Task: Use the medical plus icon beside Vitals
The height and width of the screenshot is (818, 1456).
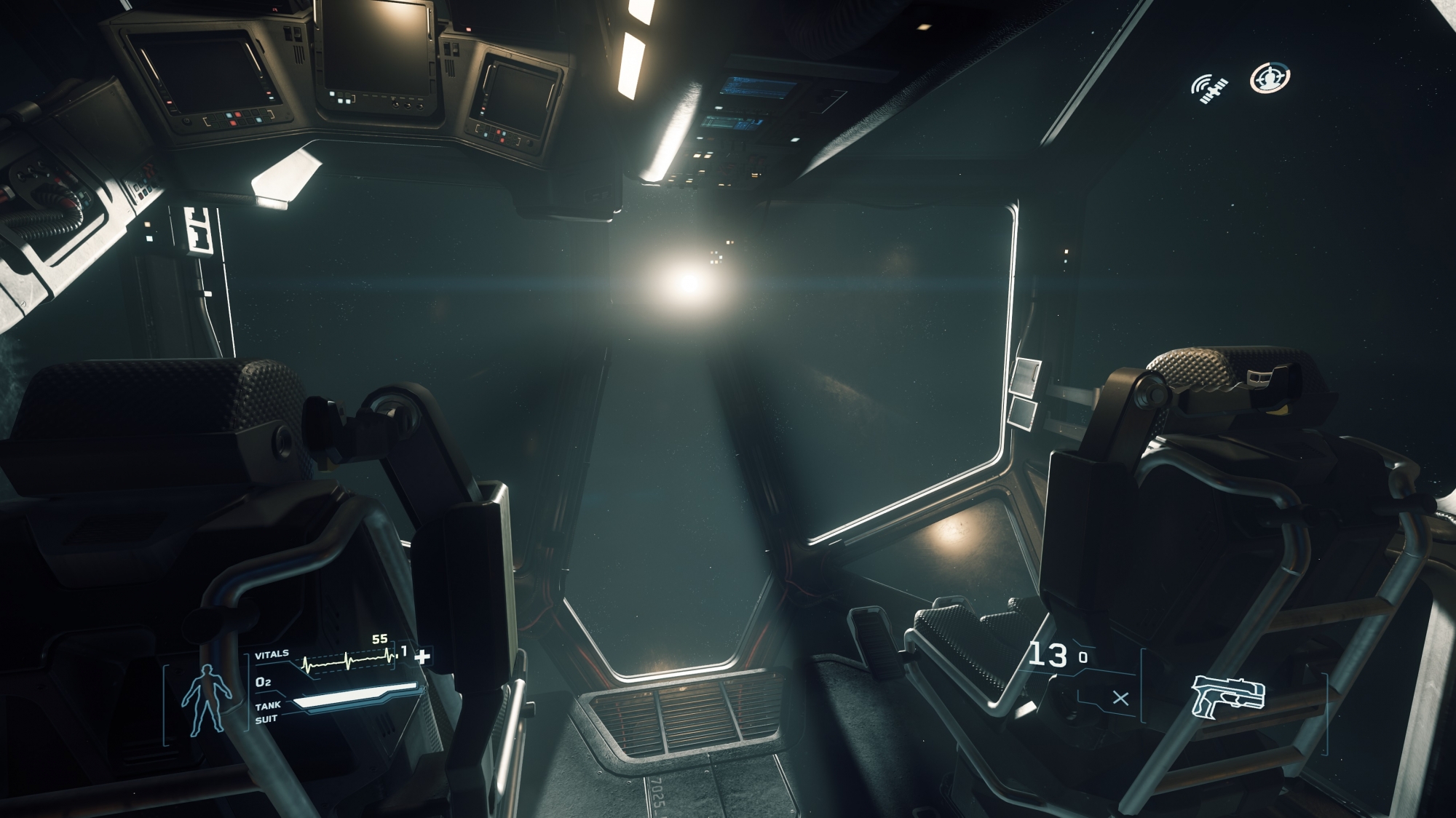Action: point(422,656)
